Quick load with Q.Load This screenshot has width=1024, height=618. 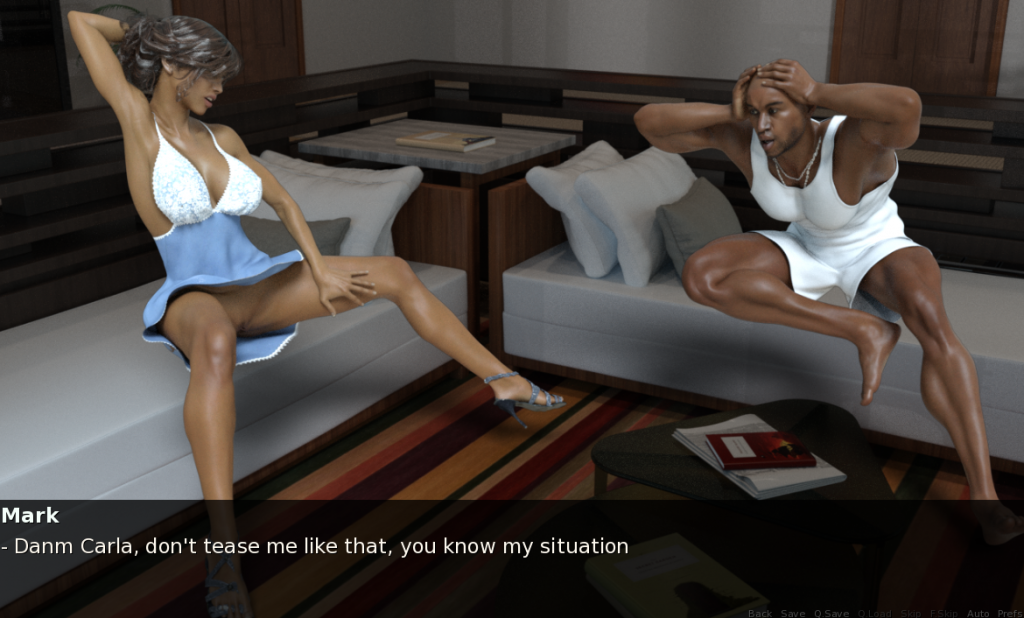click(873, 613)
